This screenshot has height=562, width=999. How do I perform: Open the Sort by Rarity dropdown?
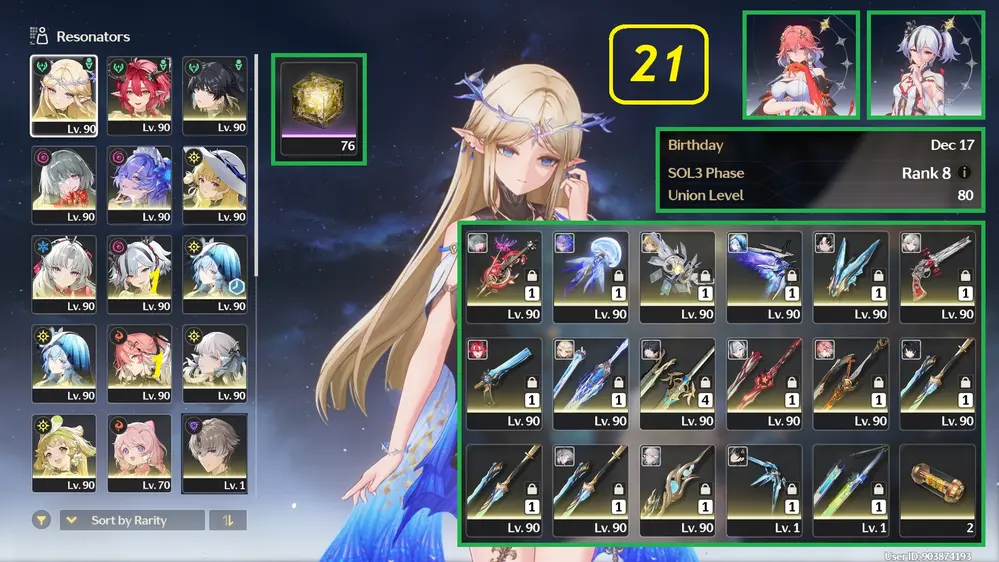(132, 520)
